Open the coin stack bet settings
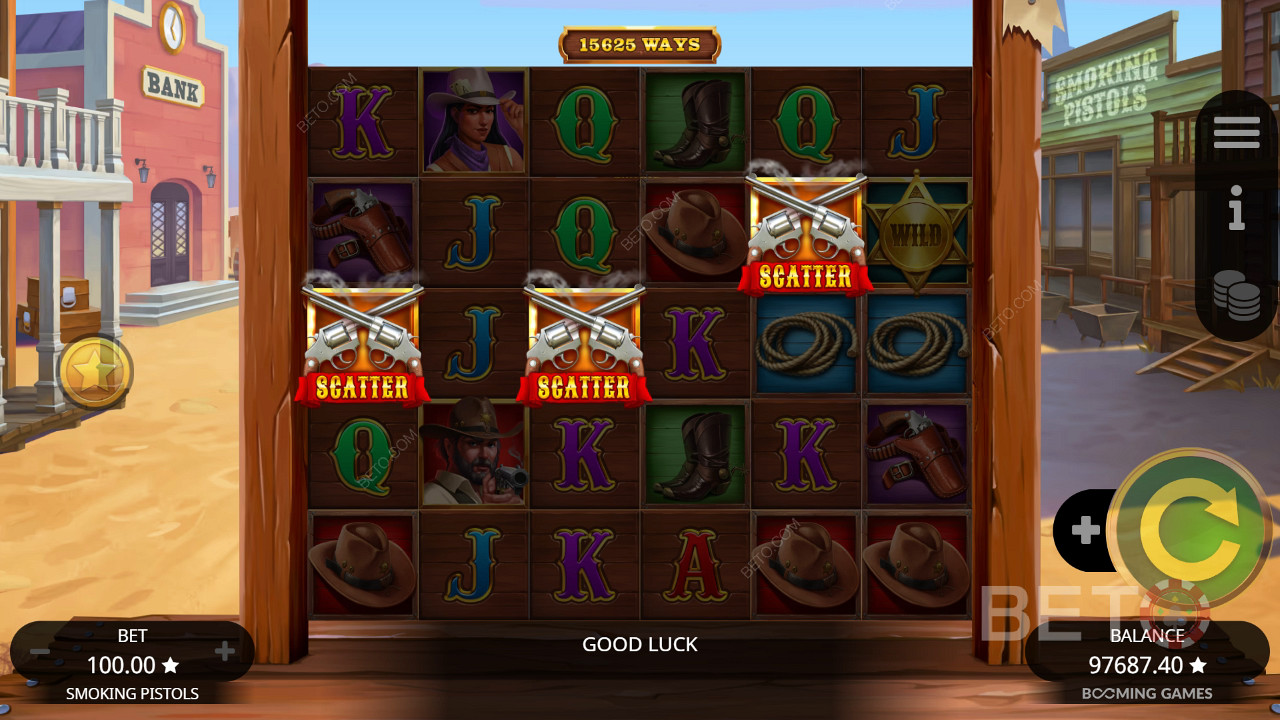This screenshot has height=720, width=1280. [x=1236, y=296]
